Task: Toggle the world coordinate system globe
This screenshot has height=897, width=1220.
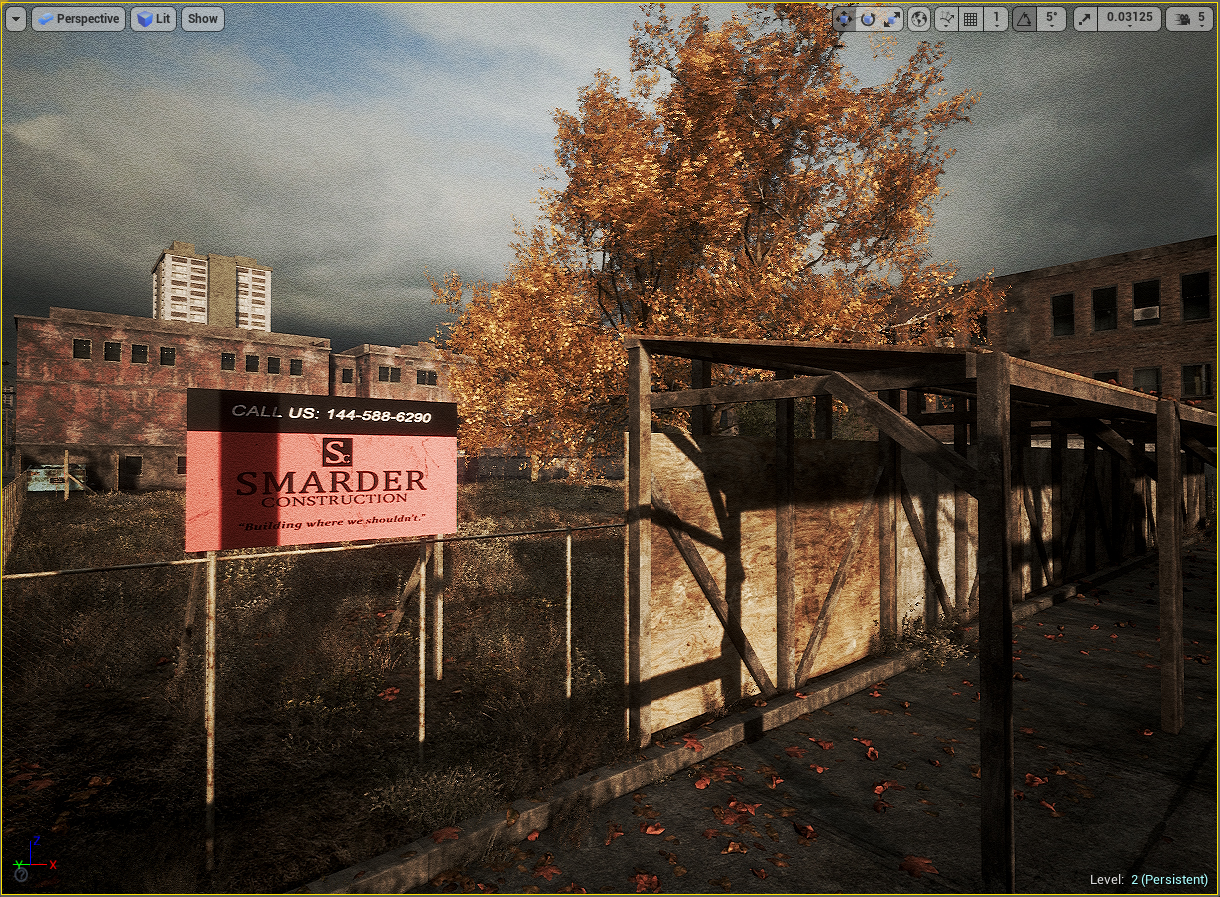Action: [919, 19]
